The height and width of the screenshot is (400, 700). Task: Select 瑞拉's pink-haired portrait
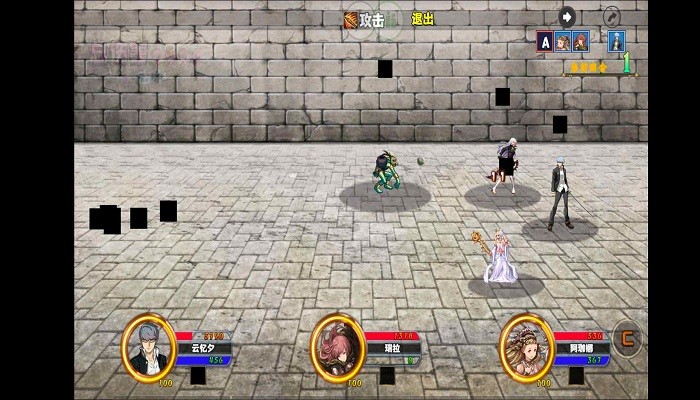(x=337, y=347)
